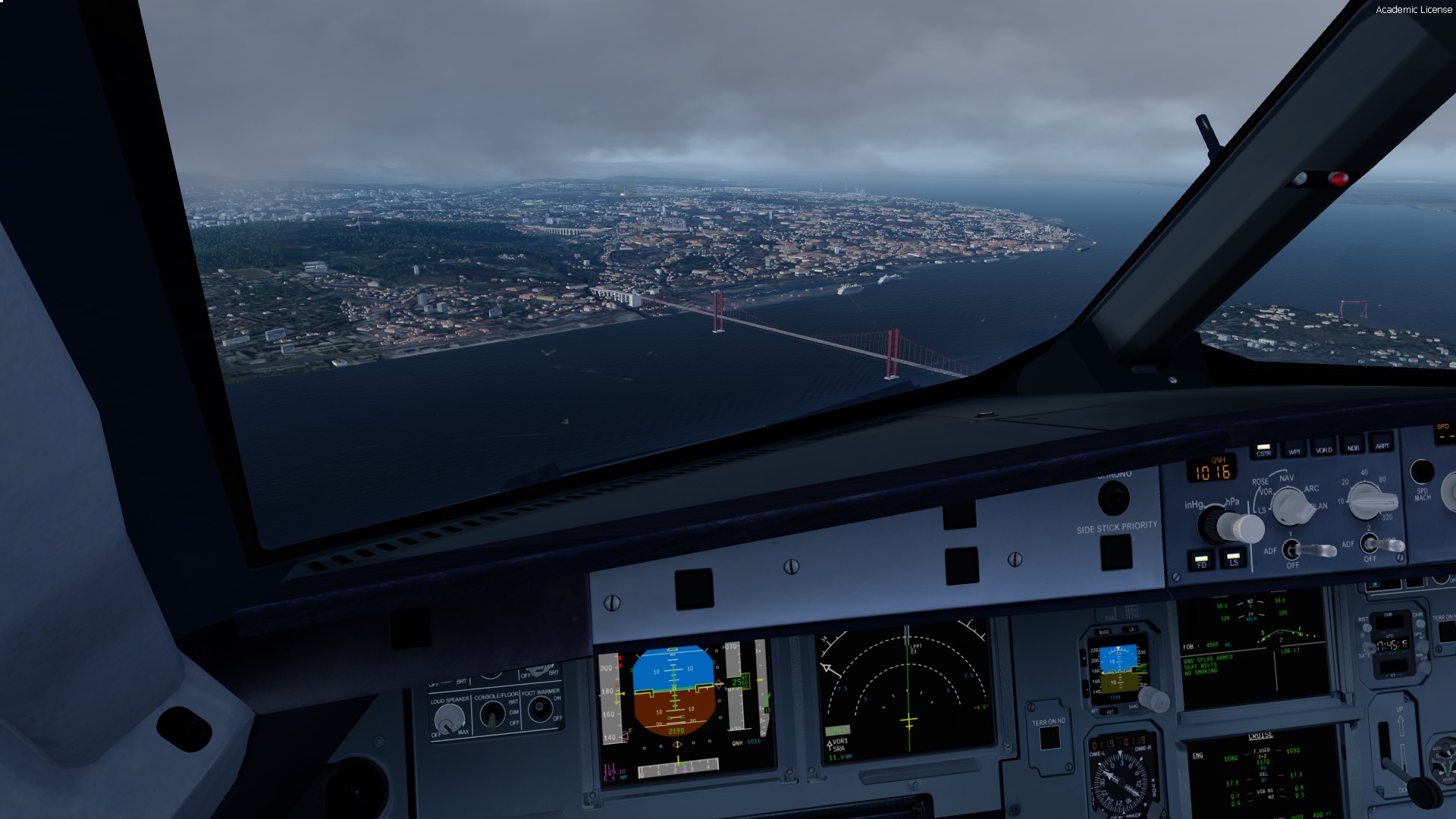
Task: Toggle the LS button beside FD
Action: [x=1233, y=559]
